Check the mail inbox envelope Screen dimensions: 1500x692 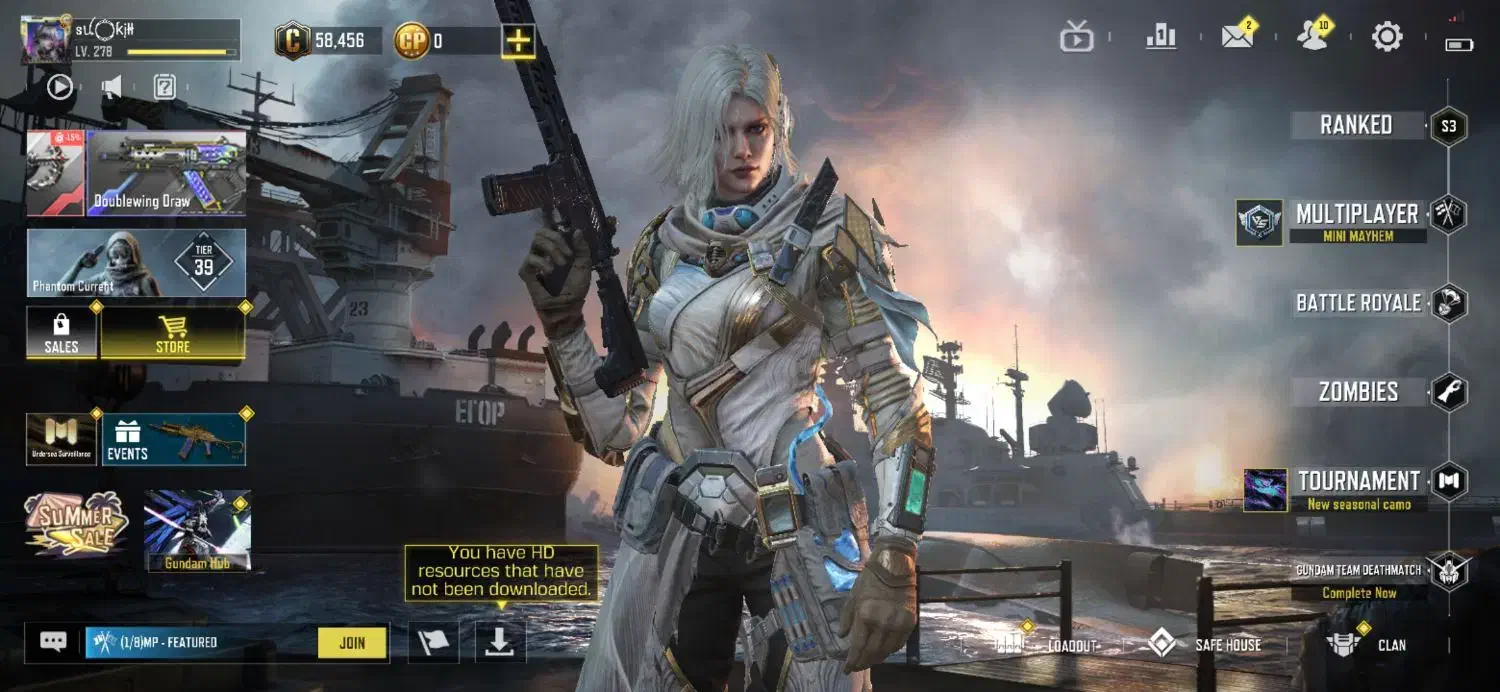pos(1238,38)
